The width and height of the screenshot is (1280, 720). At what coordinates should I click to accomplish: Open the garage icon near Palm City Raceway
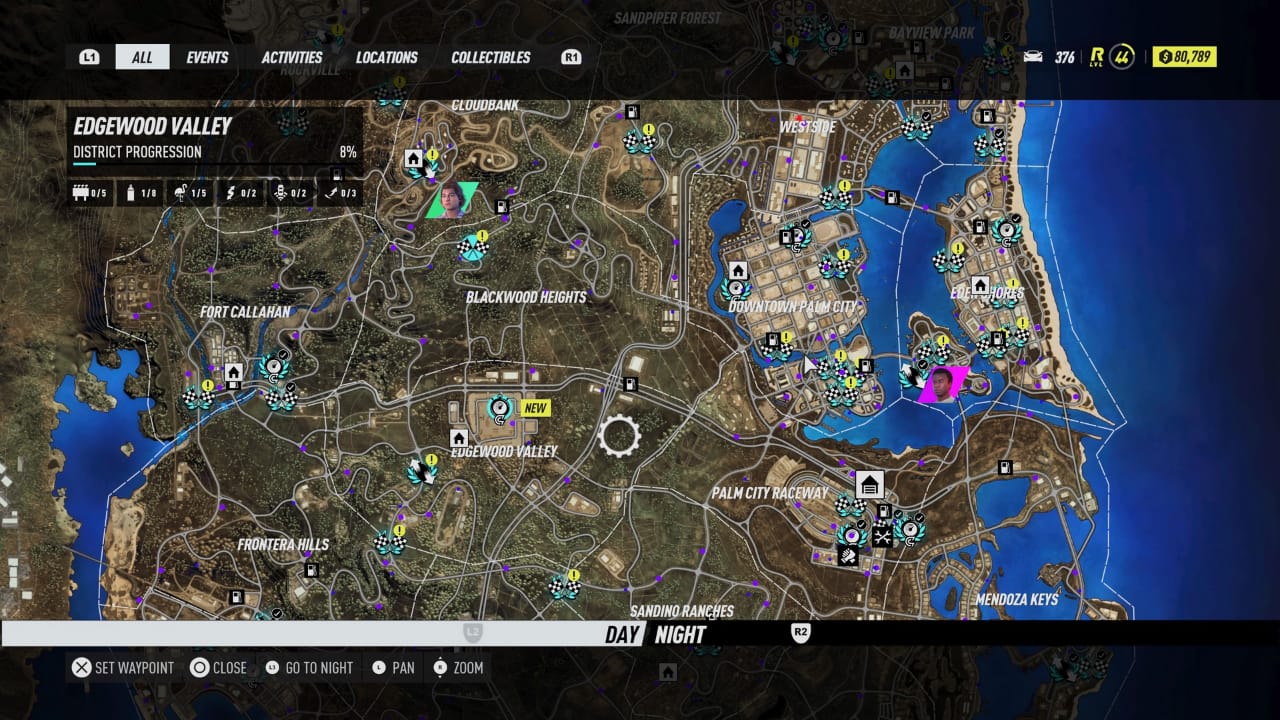click(869, 484)
